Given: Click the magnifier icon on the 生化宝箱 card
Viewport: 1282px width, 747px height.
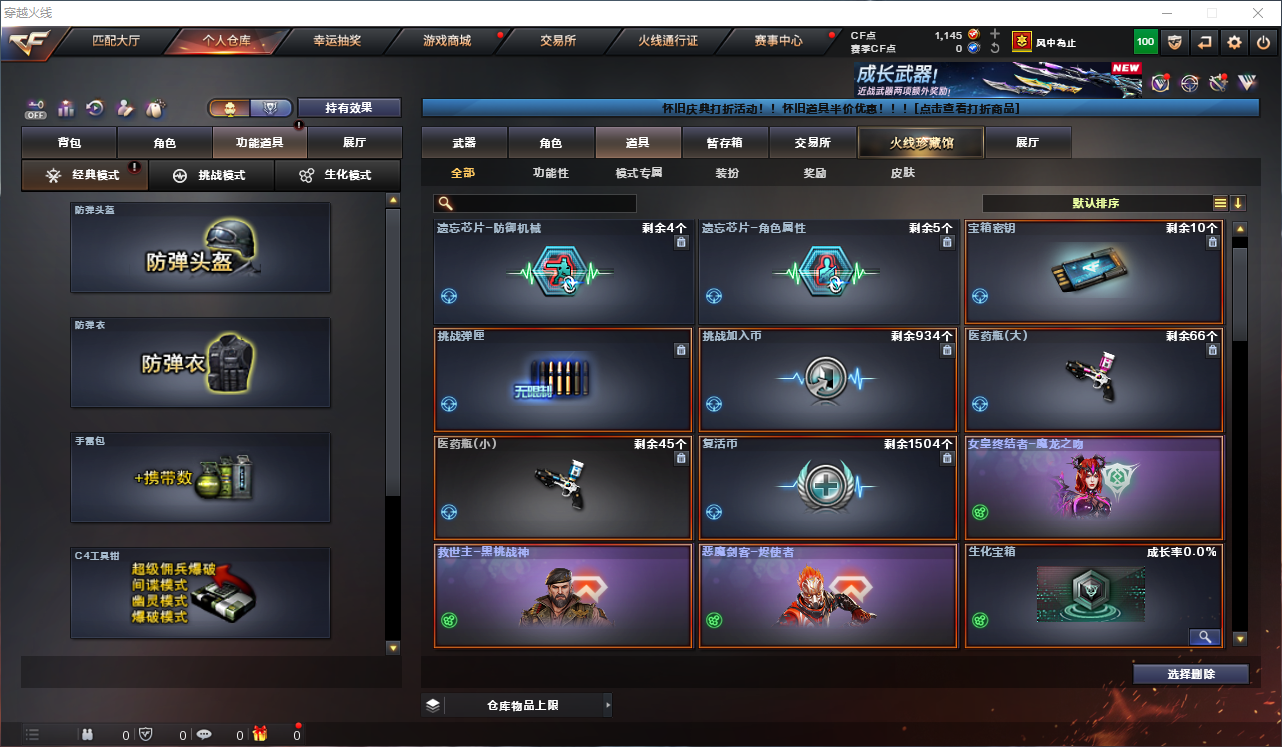Looking at the screenshot, I should point(1204,637).
